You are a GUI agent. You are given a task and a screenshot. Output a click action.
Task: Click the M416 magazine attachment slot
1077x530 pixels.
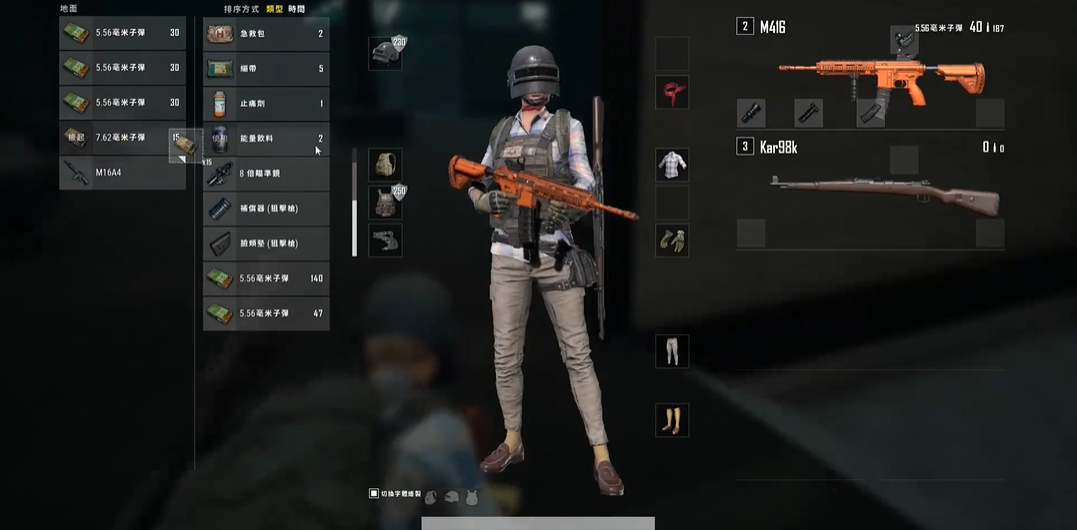point(872,113)
